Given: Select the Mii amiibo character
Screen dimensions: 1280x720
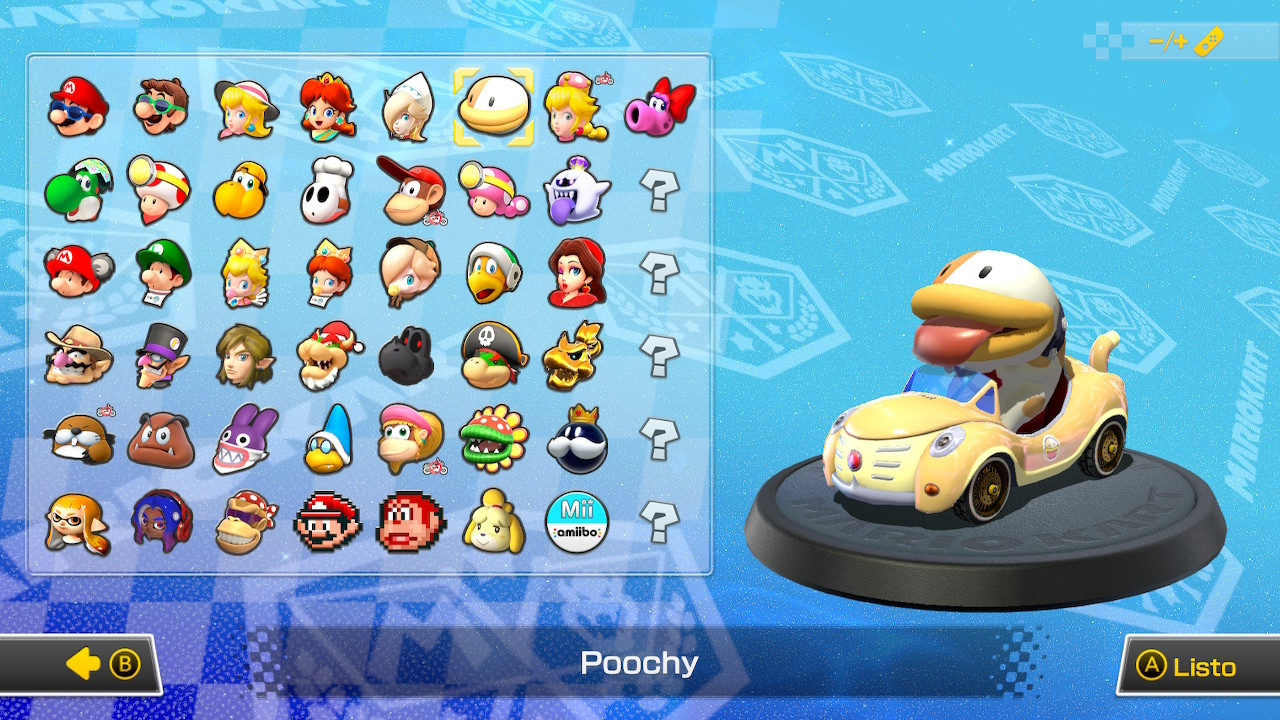Looking at the screenshot, I should coord(576,520).
